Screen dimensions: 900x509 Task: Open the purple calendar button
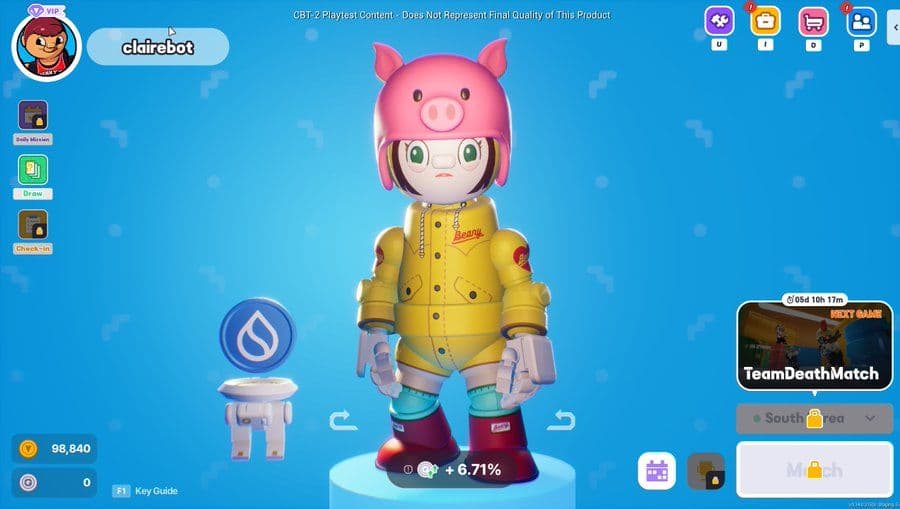coord(658,471)
